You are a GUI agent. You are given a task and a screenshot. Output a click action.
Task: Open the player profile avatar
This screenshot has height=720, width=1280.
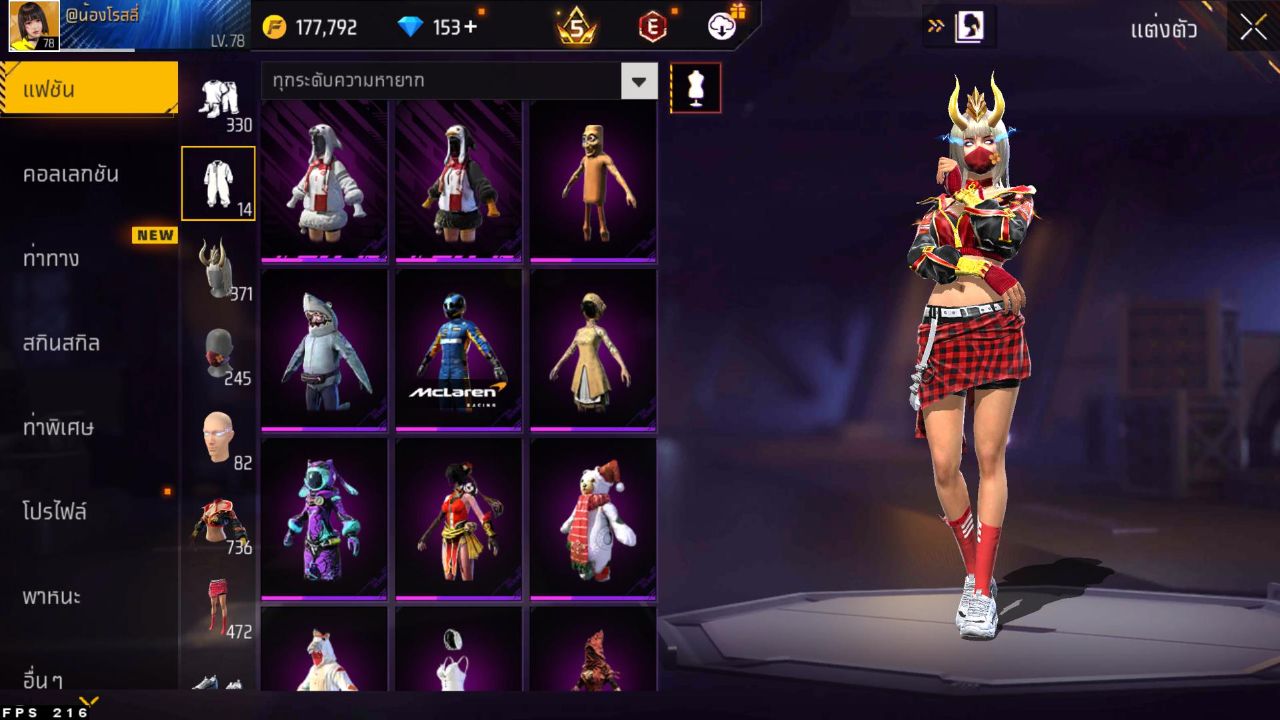click(x=34, y=26)
